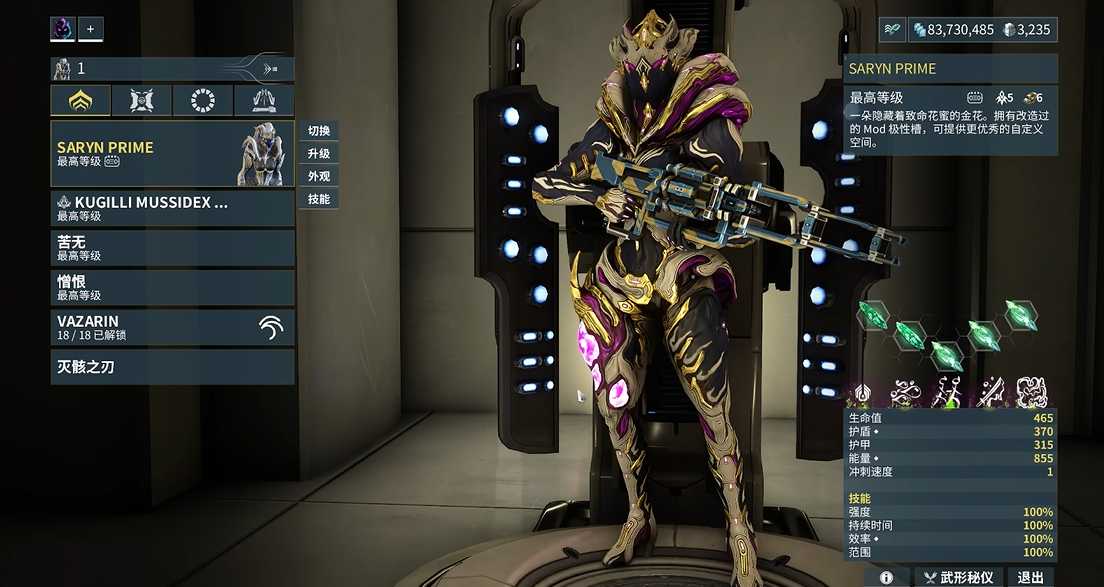The width and height of the screenshot is (1104, 587).
Task: Click the 切换 (switch) button
Action: (319, 131)
